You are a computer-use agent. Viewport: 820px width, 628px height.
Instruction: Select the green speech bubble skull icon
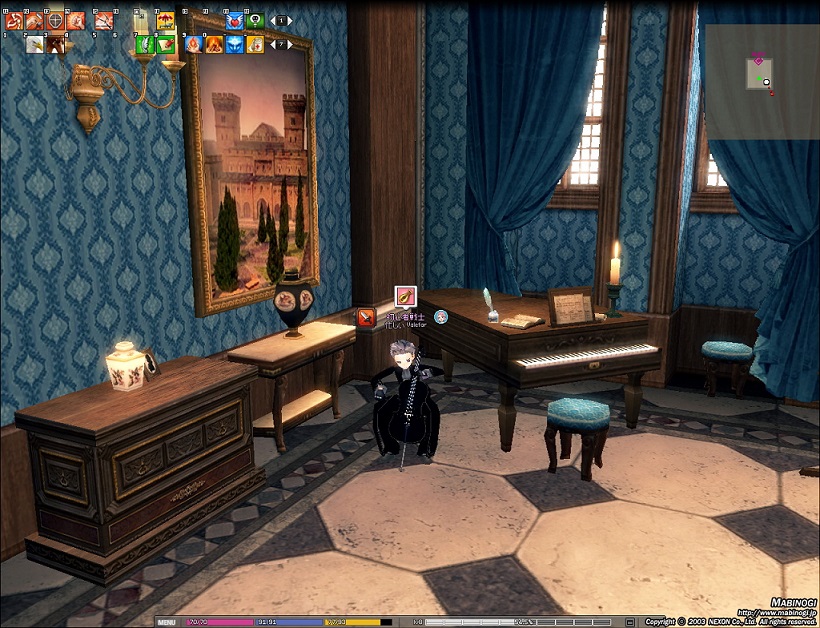point(255,19)
